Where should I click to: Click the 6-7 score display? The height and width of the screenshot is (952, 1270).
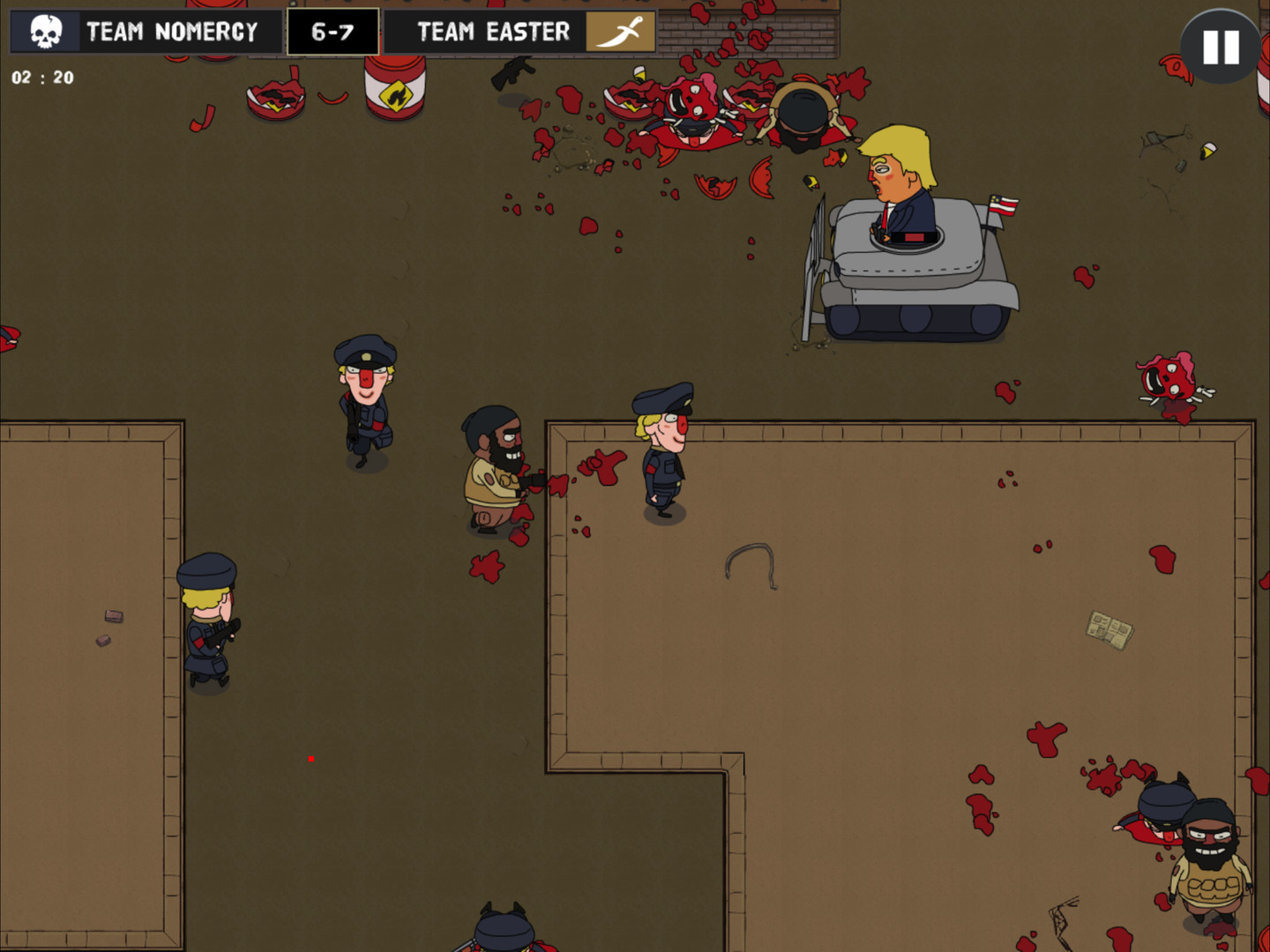pyautogui.click(x=333, y=31)
